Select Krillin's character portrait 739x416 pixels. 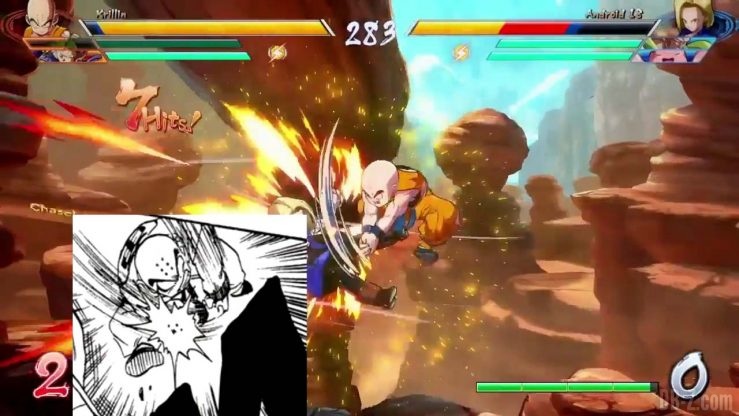pyautogui.click(x=44, y=19)
